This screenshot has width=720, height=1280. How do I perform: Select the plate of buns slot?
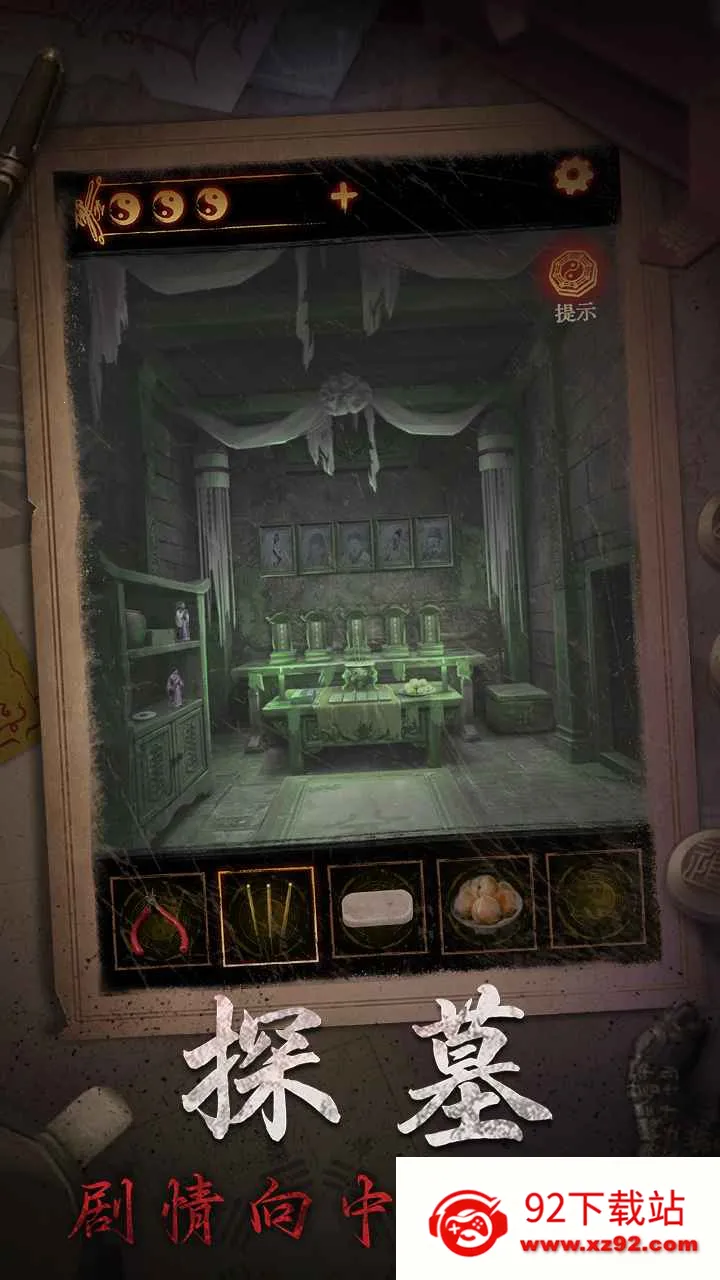(486, 904)
